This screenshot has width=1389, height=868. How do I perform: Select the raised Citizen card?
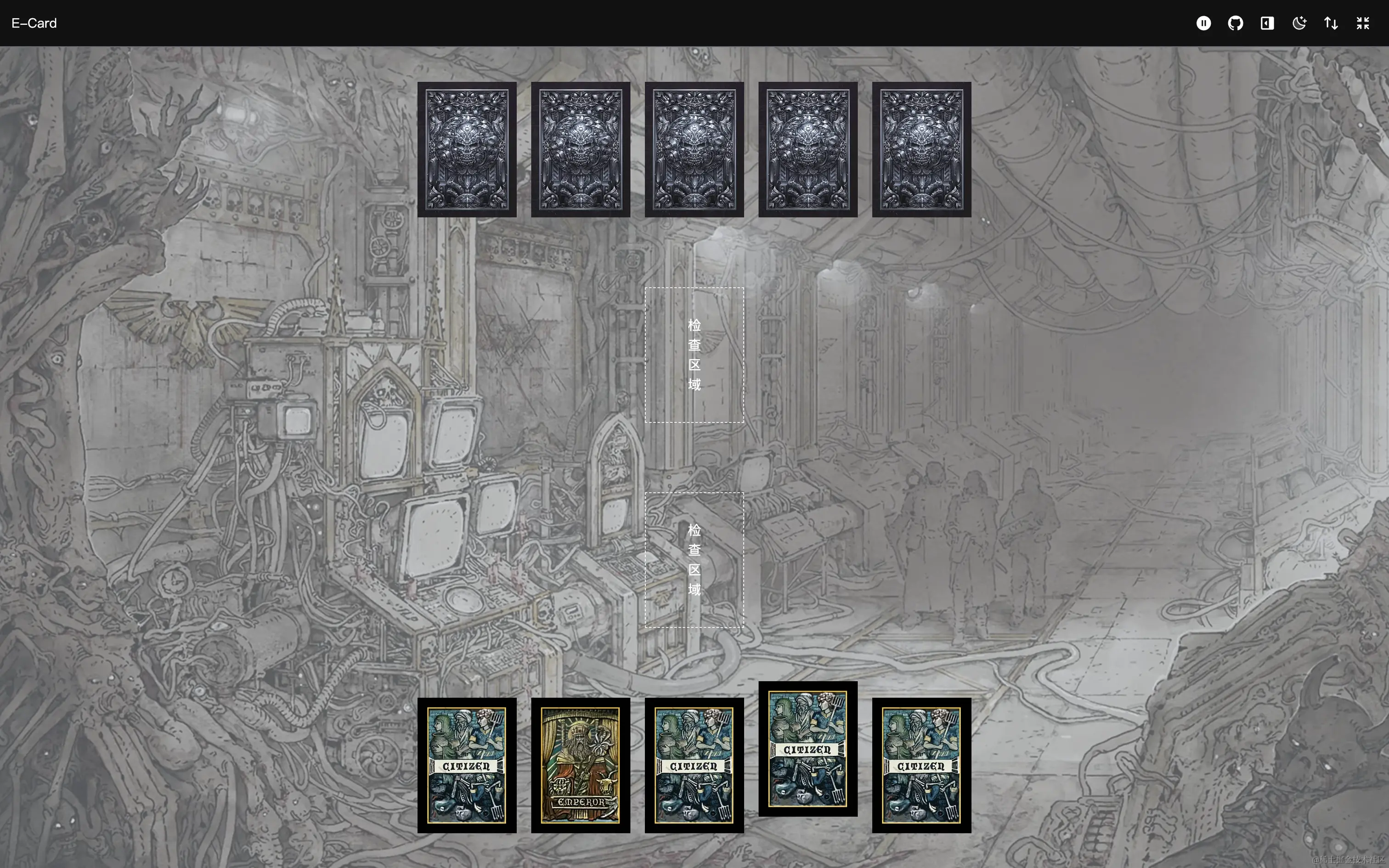point(807,749)
